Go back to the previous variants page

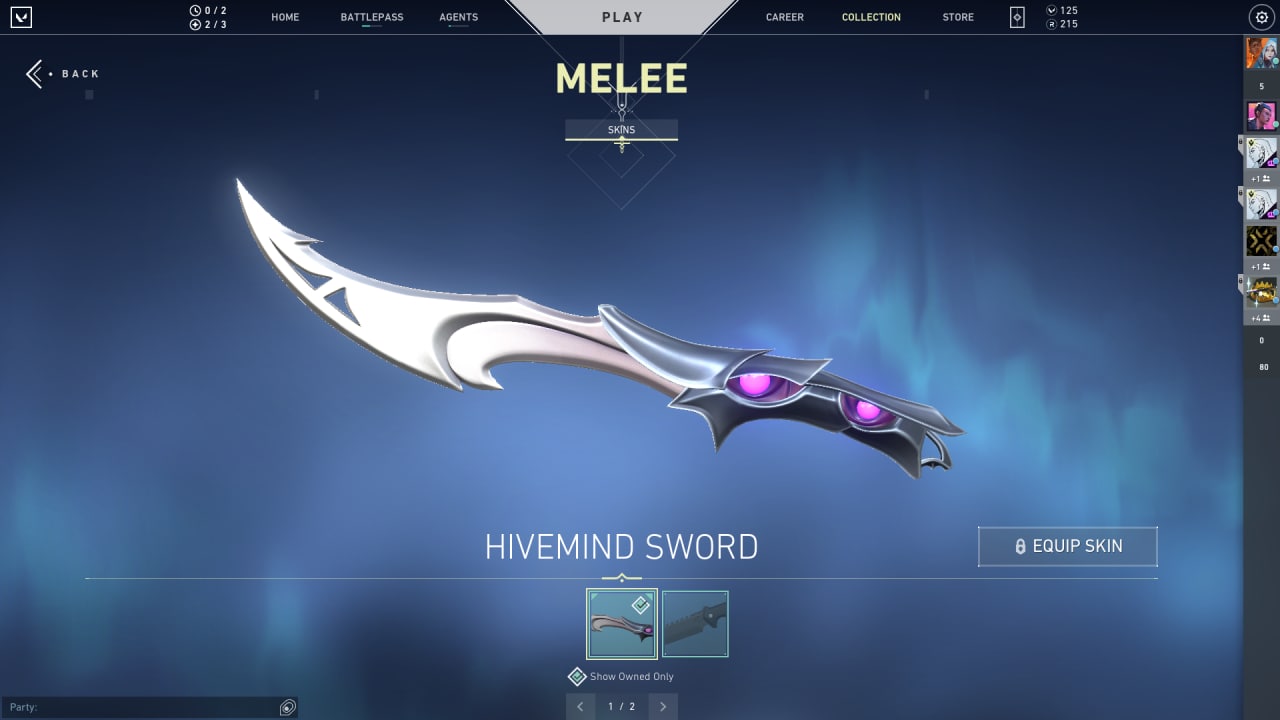click(x=581, y=706)
